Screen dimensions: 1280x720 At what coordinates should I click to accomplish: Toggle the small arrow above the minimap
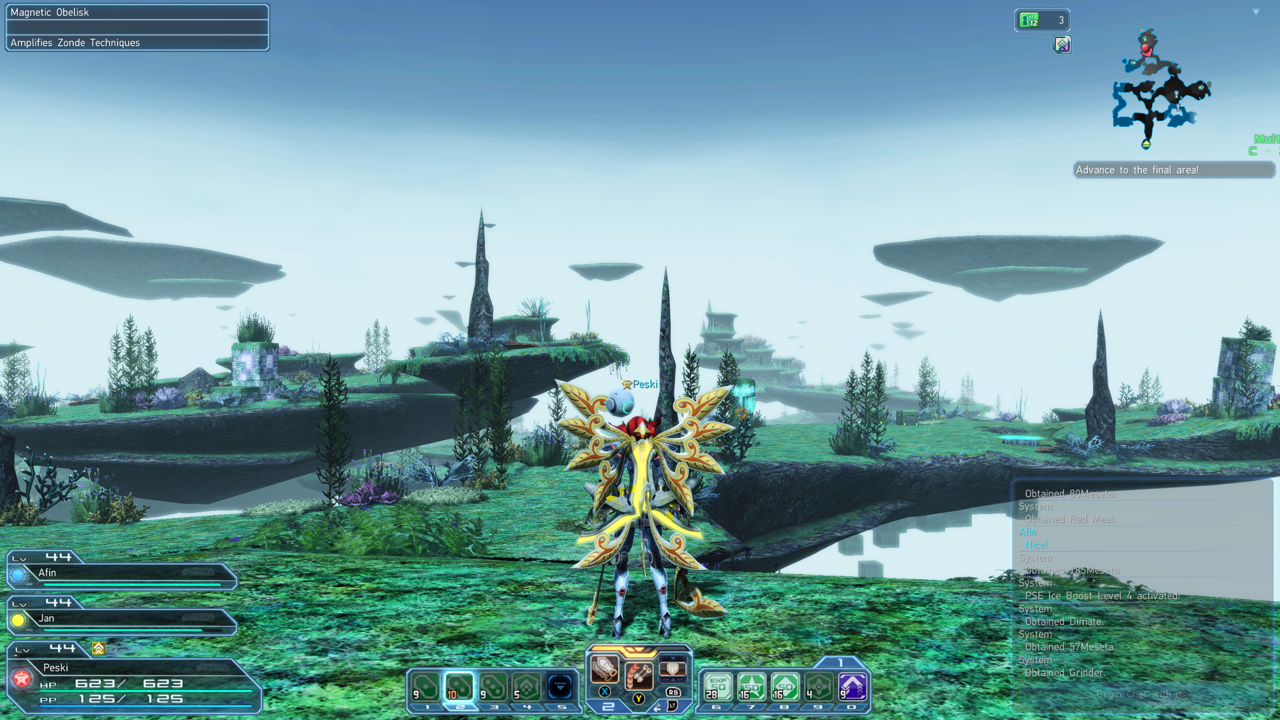point(1256,12)
